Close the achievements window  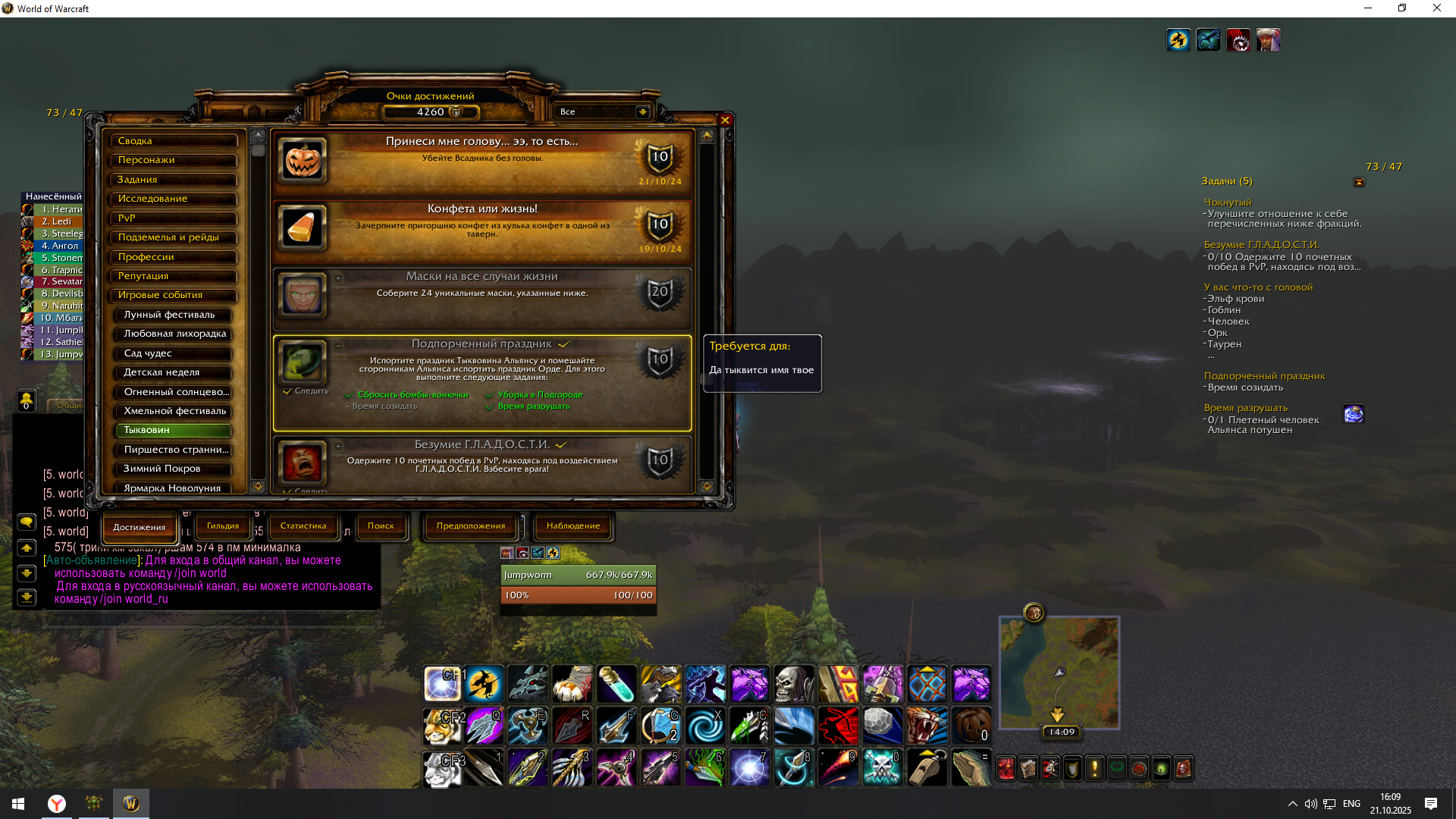[725, 121]
